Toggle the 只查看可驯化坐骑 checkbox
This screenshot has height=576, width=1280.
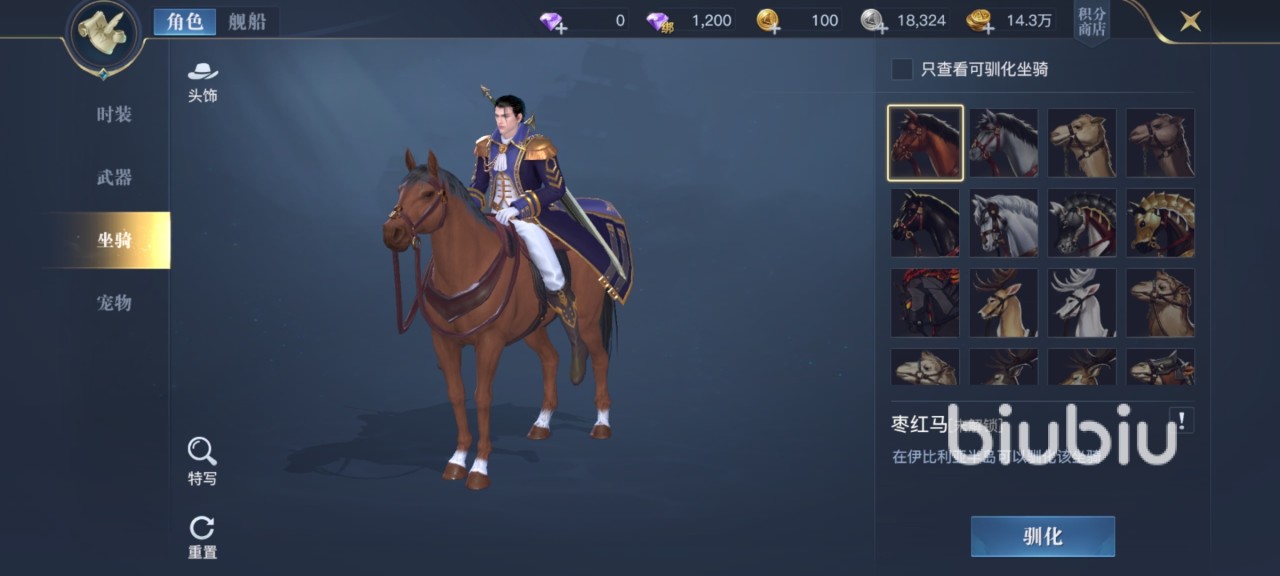(902, 69)
